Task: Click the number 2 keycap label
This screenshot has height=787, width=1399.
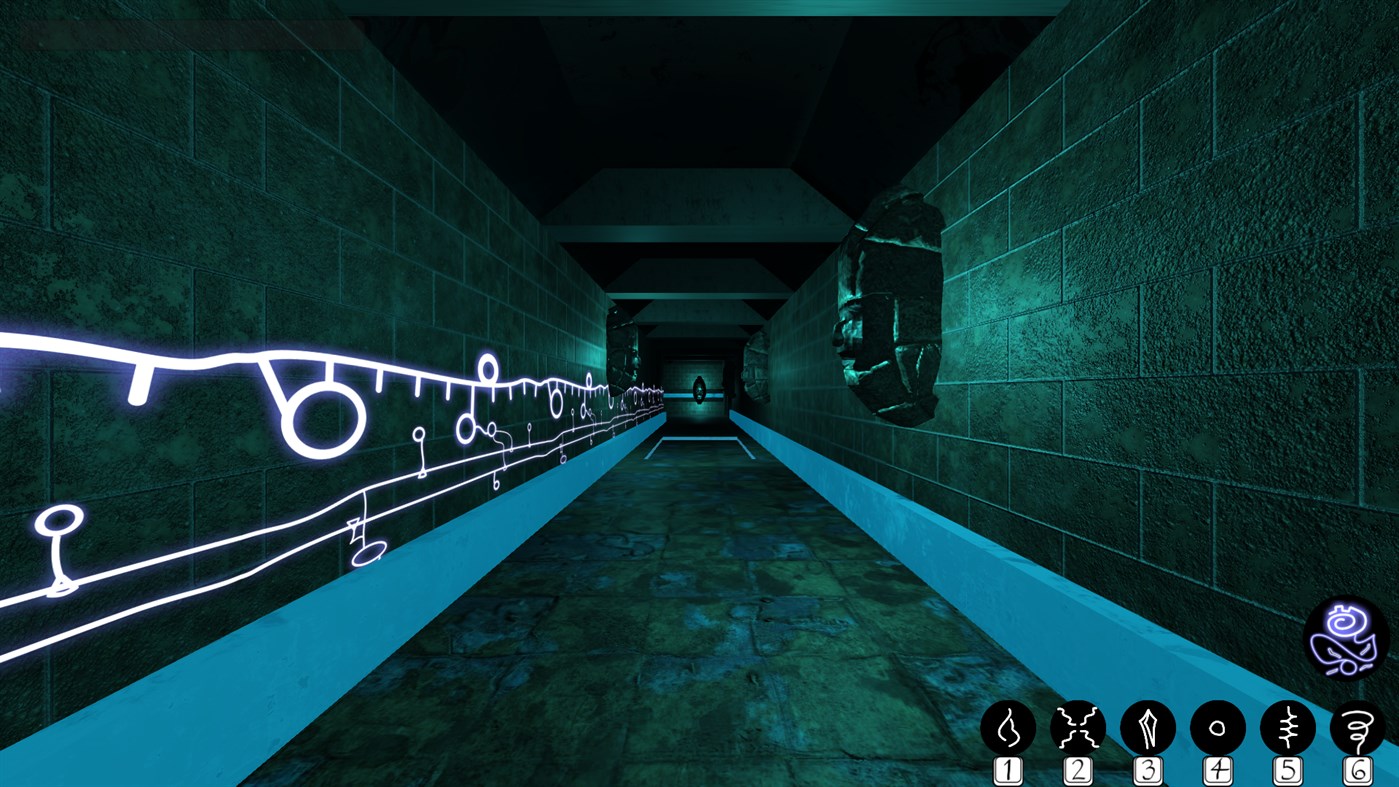Action: click(x=1079, y=770)
